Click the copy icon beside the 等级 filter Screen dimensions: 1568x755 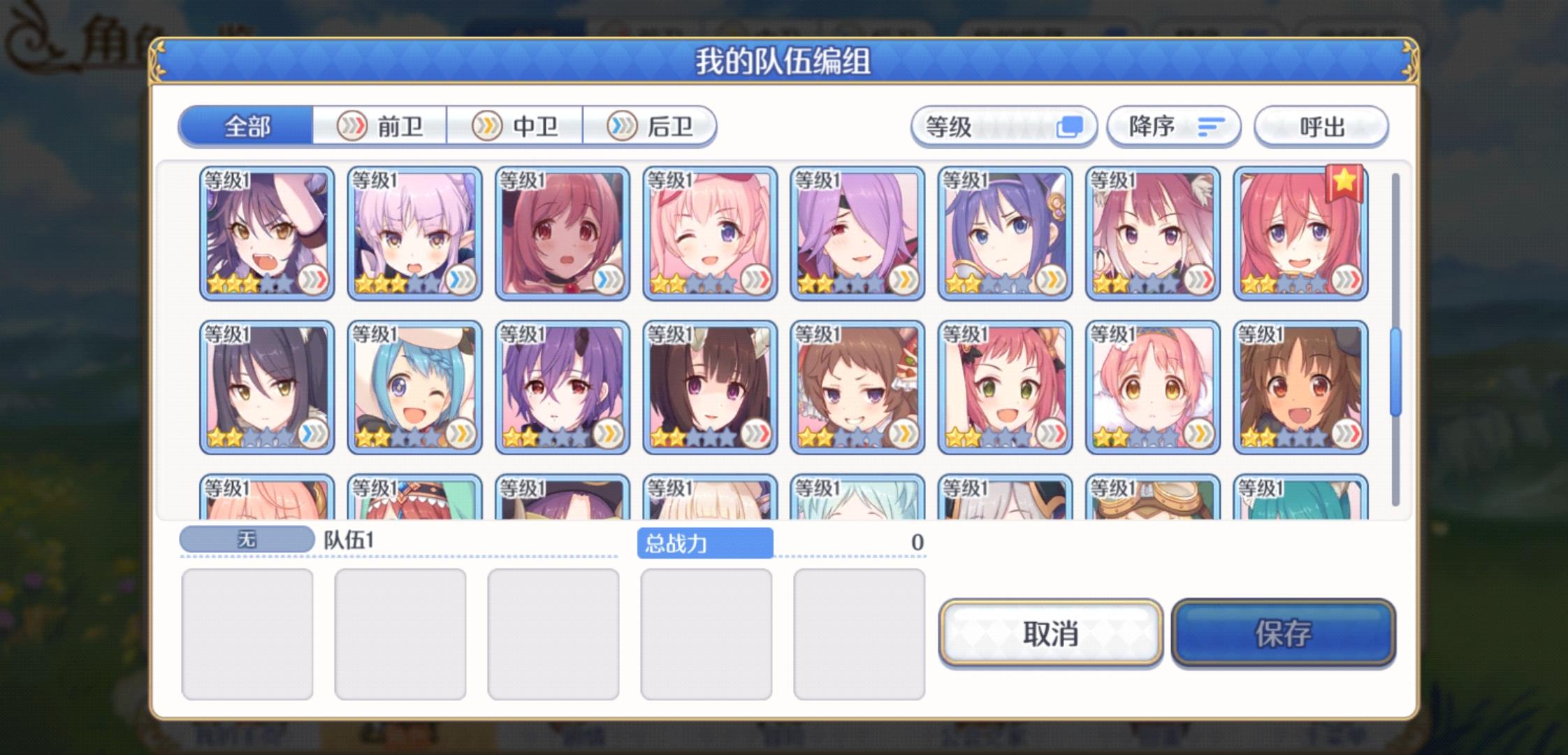pyautogui.click(x=1070, y=127)
